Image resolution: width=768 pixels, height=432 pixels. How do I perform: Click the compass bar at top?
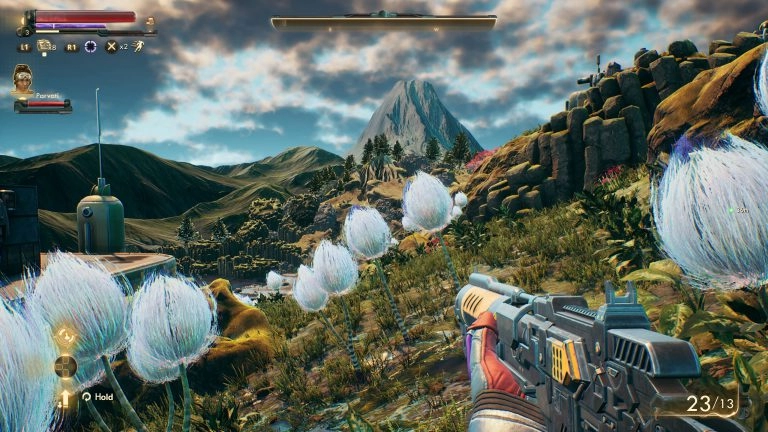pos(383,21)
